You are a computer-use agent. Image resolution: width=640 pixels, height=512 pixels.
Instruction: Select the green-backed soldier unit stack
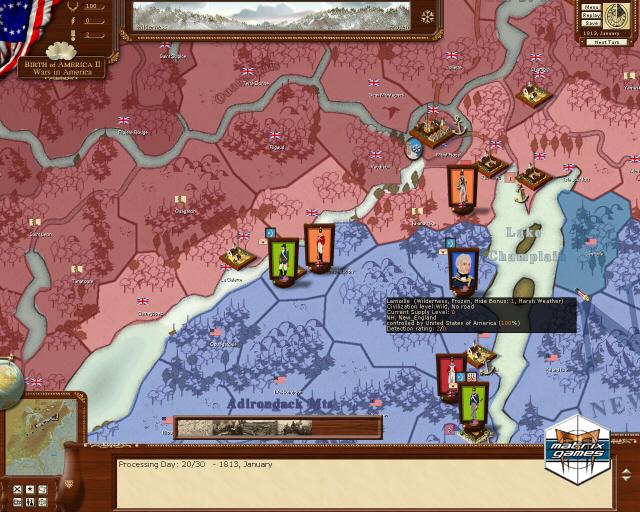click(284, 260)
